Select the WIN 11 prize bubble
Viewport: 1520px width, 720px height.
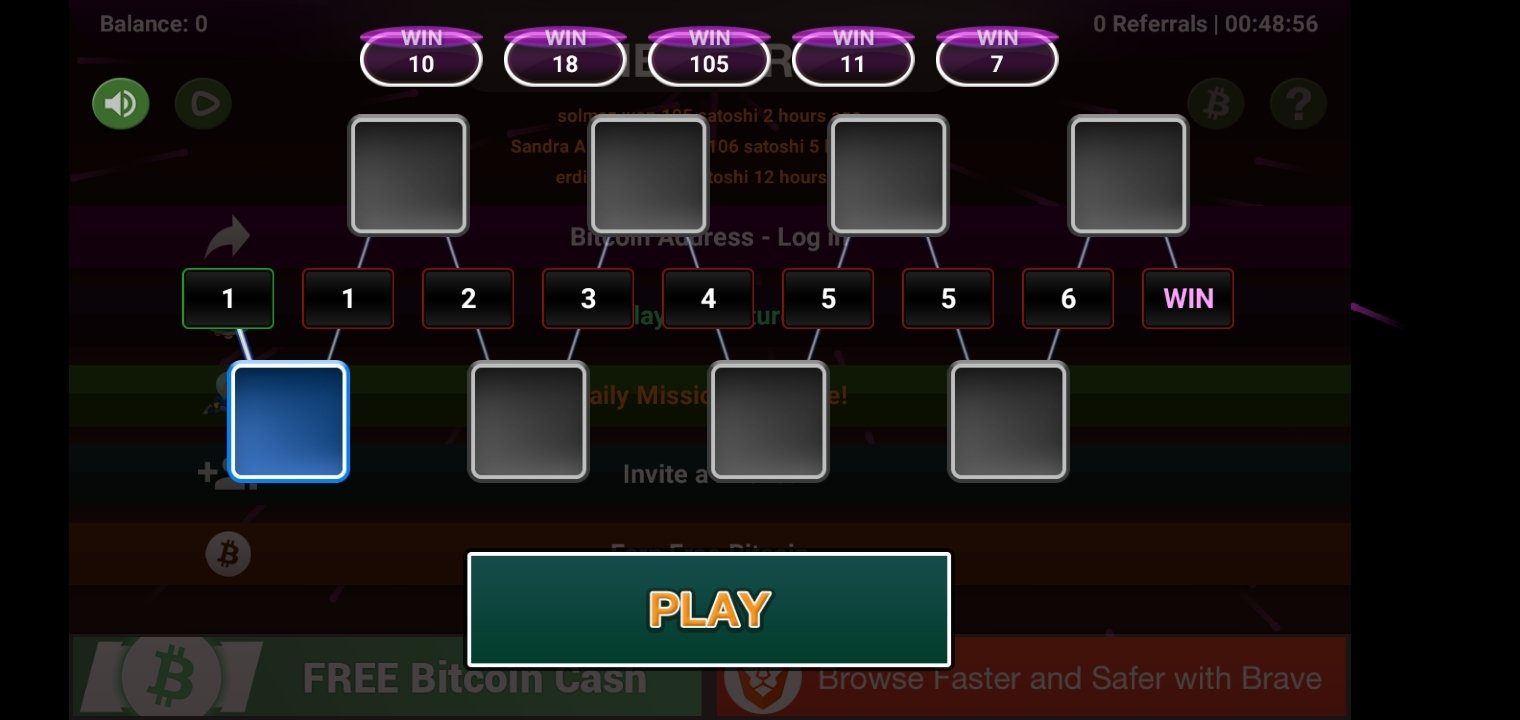[853, 57]
